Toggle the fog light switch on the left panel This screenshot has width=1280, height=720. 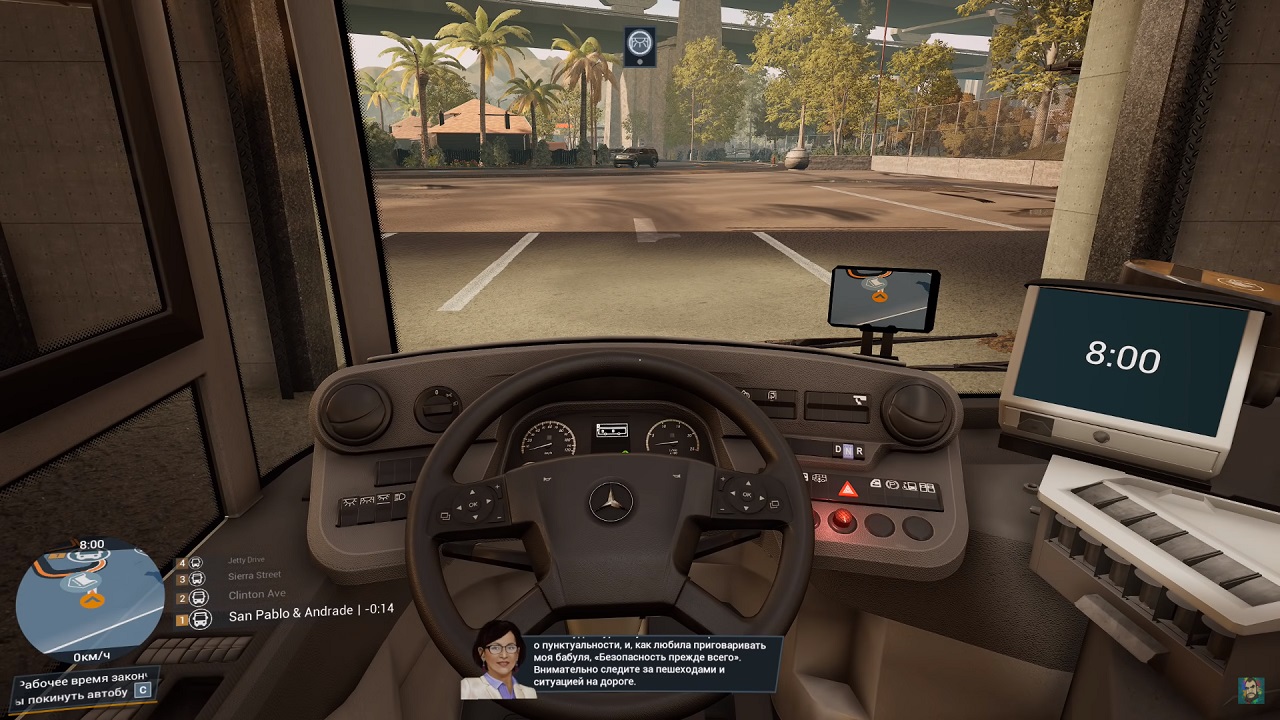[383, 500]
